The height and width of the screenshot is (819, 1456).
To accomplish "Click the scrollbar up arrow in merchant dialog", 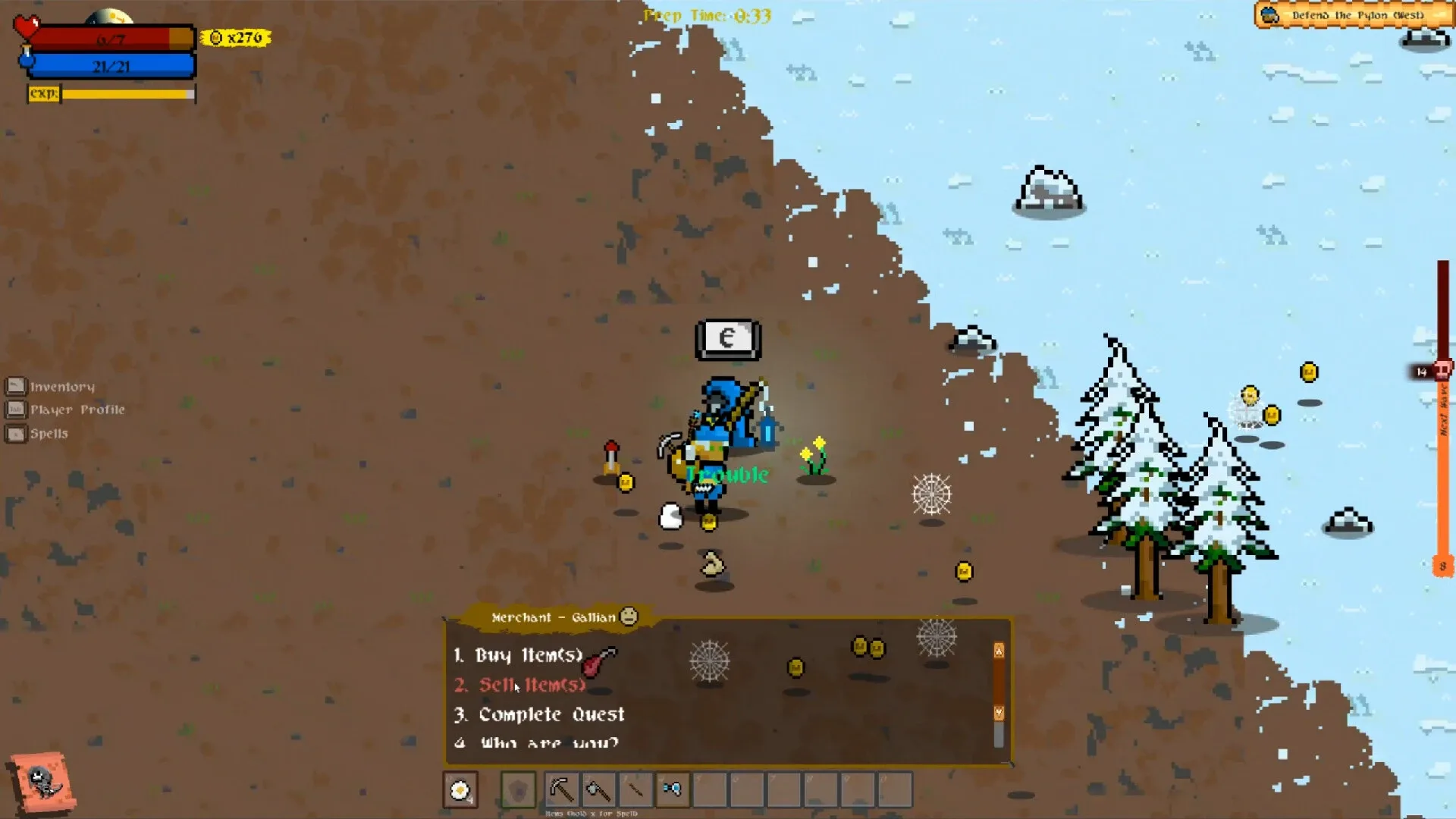I will tap(999, 651).
